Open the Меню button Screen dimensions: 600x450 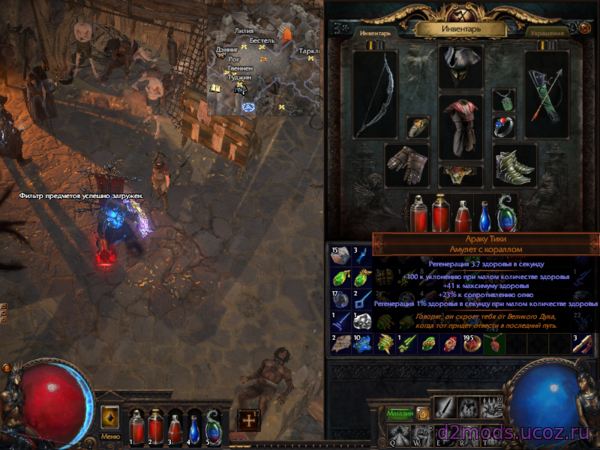110,436
